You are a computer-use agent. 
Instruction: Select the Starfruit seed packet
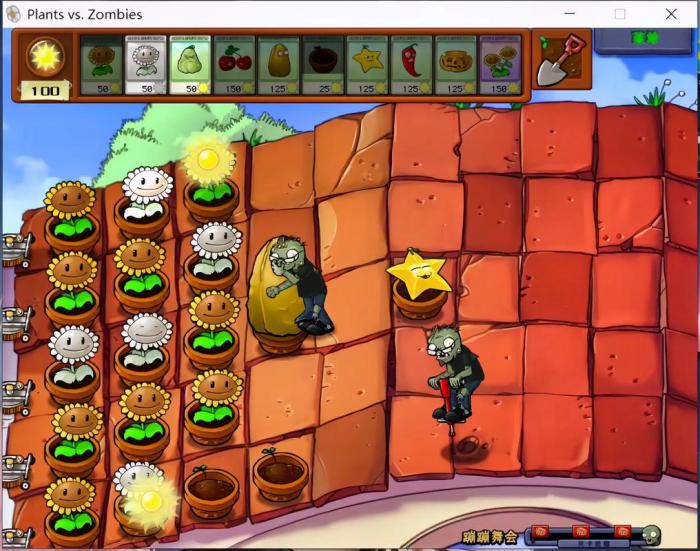pos(367,65)
